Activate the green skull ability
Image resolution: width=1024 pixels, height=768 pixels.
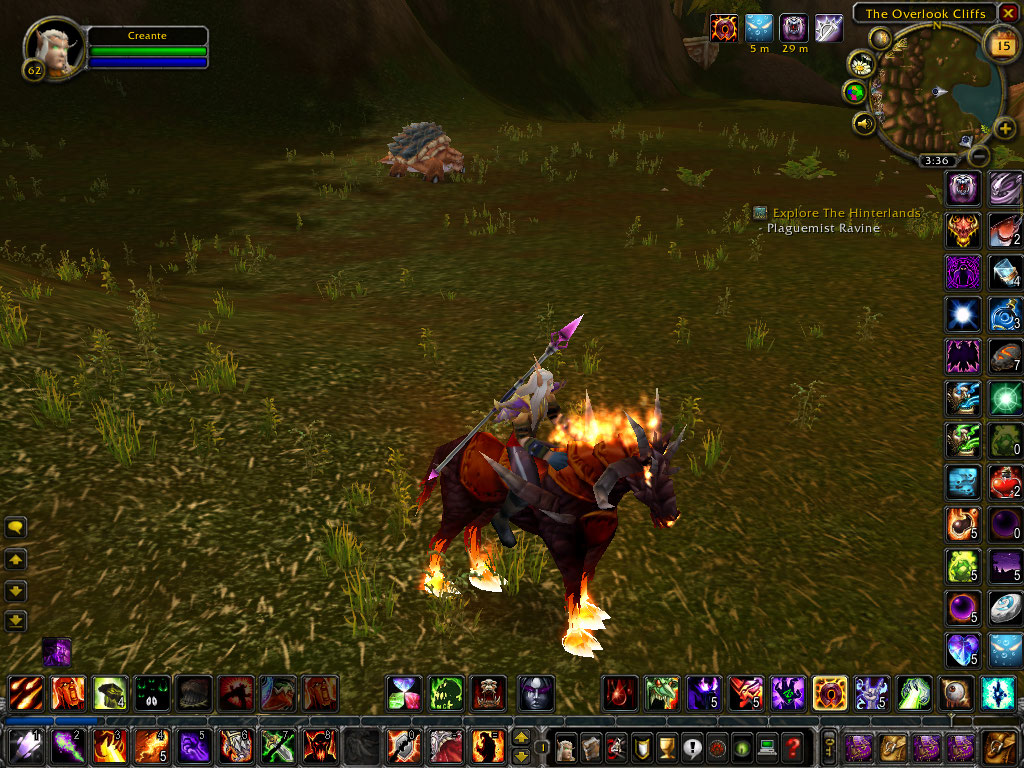tap(445, 693)
